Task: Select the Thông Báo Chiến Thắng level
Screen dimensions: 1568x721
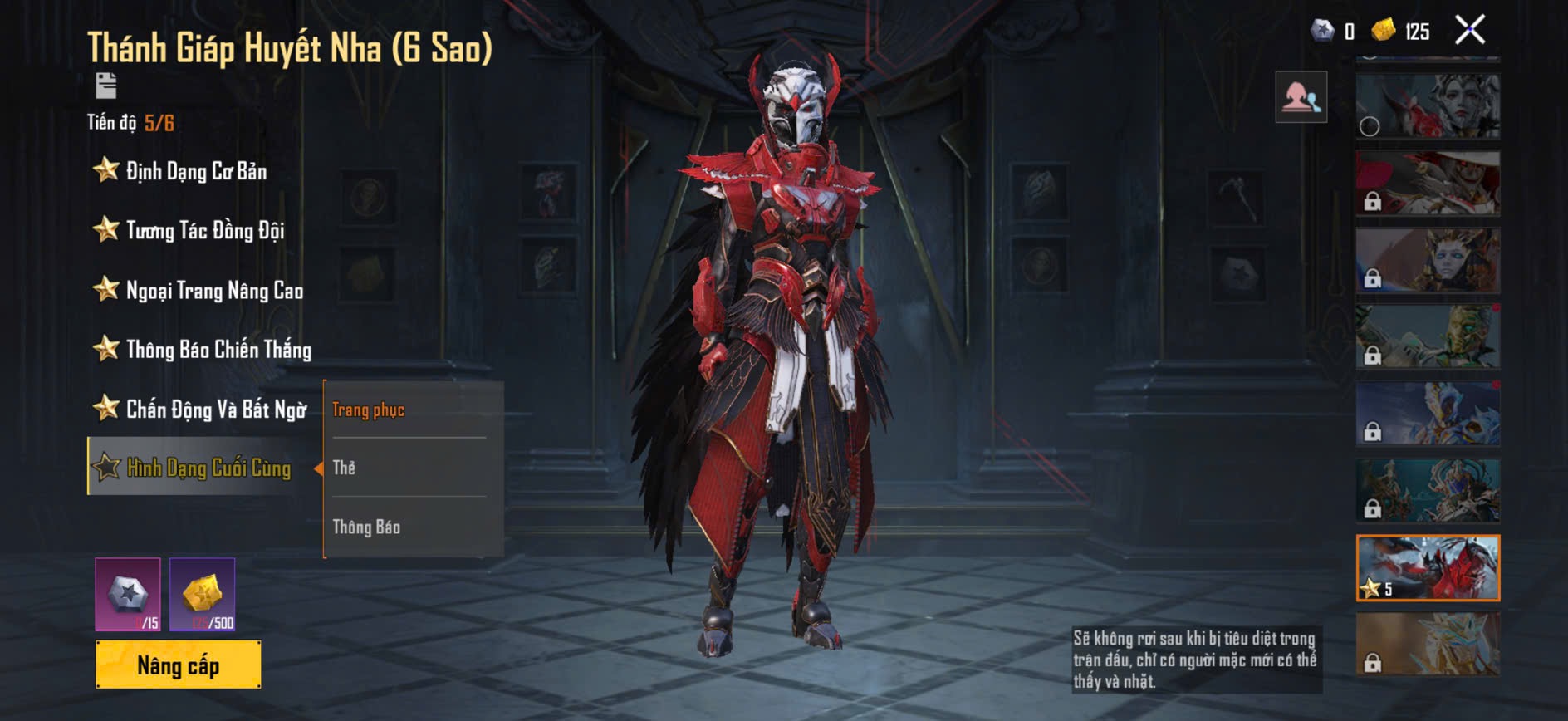Action: tap(218, 349)
